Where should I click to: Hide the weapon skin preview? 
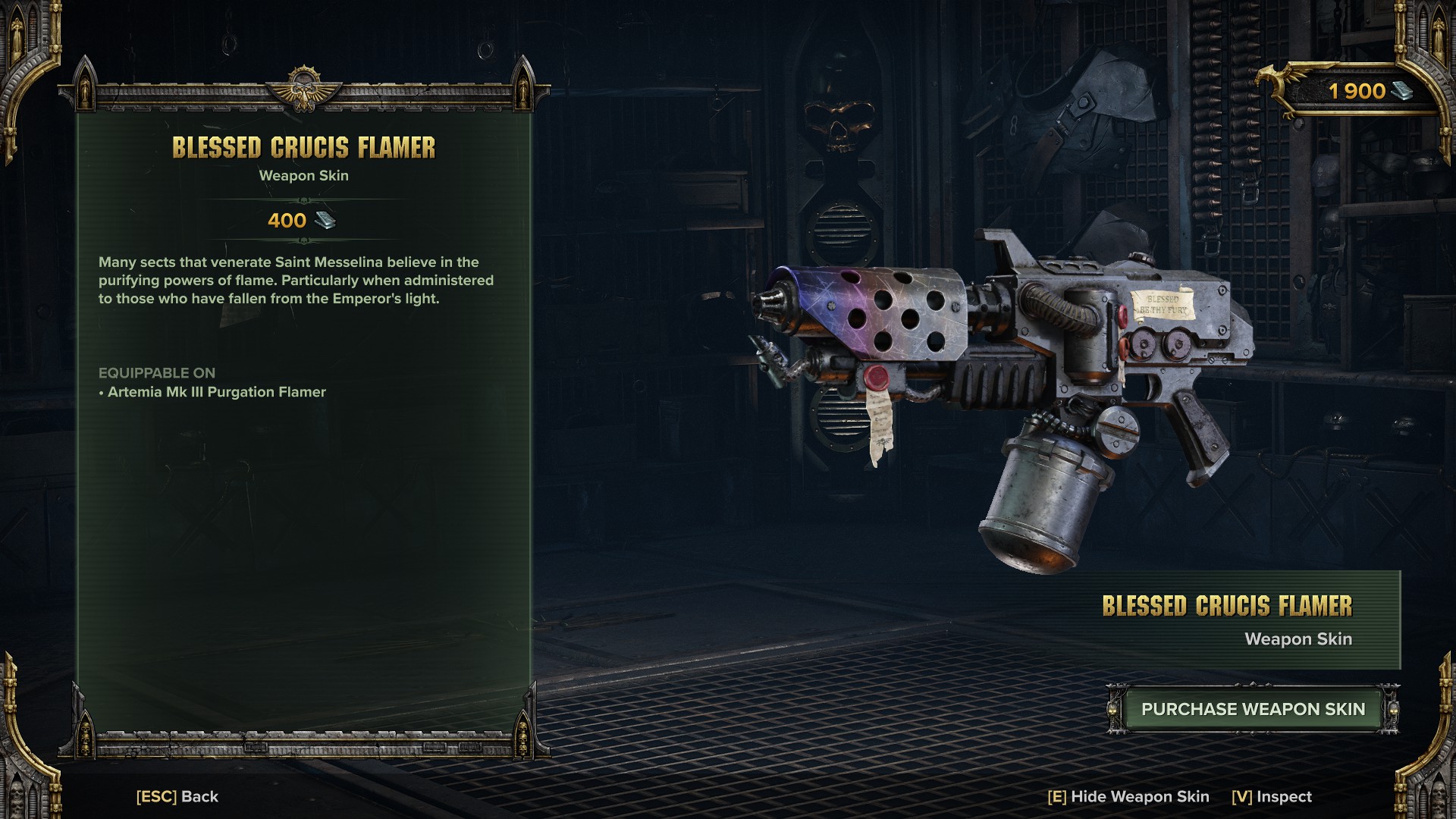click(1128, 796)
